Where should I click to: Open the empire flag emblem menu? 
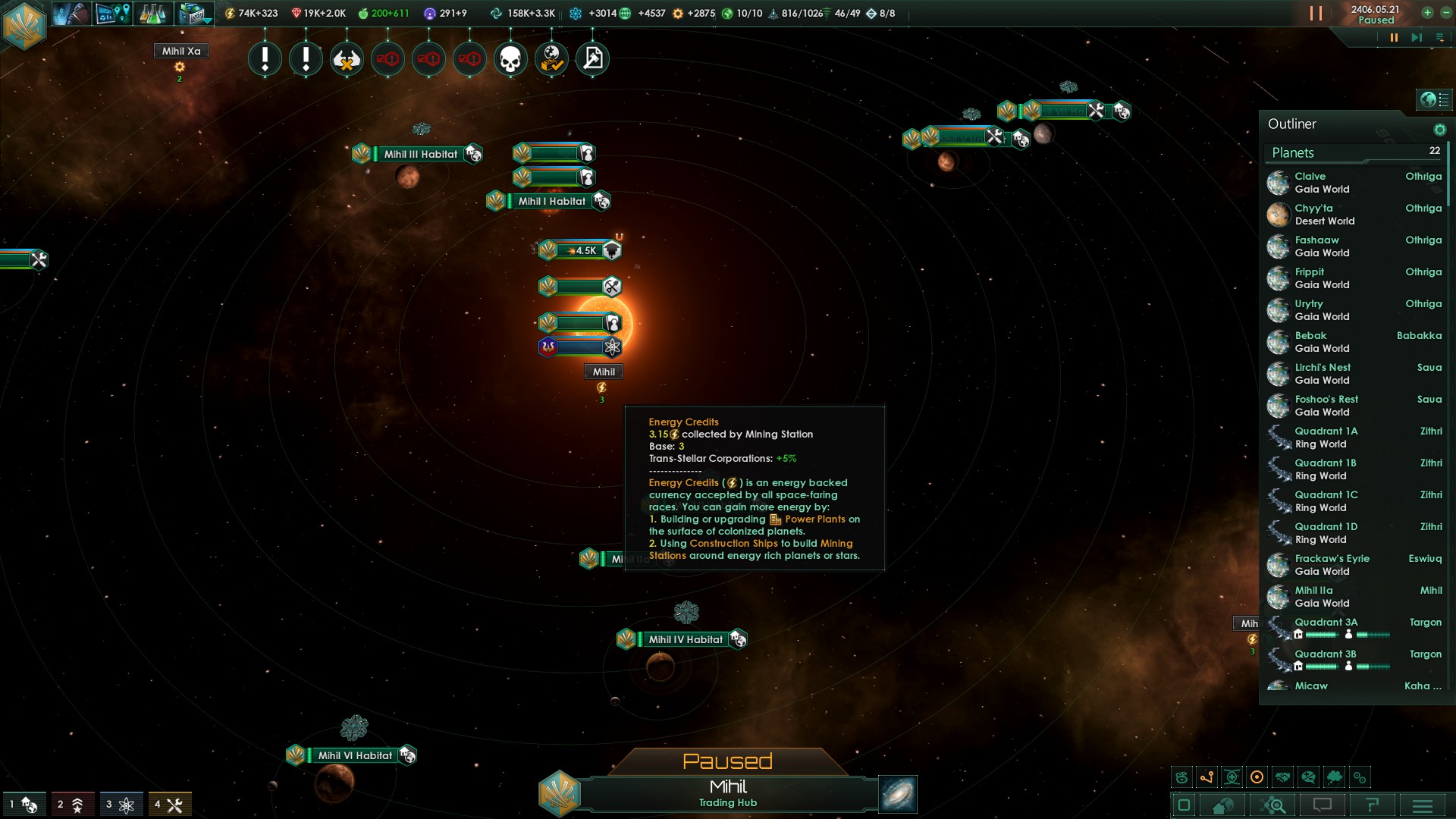tap(24, 25)
